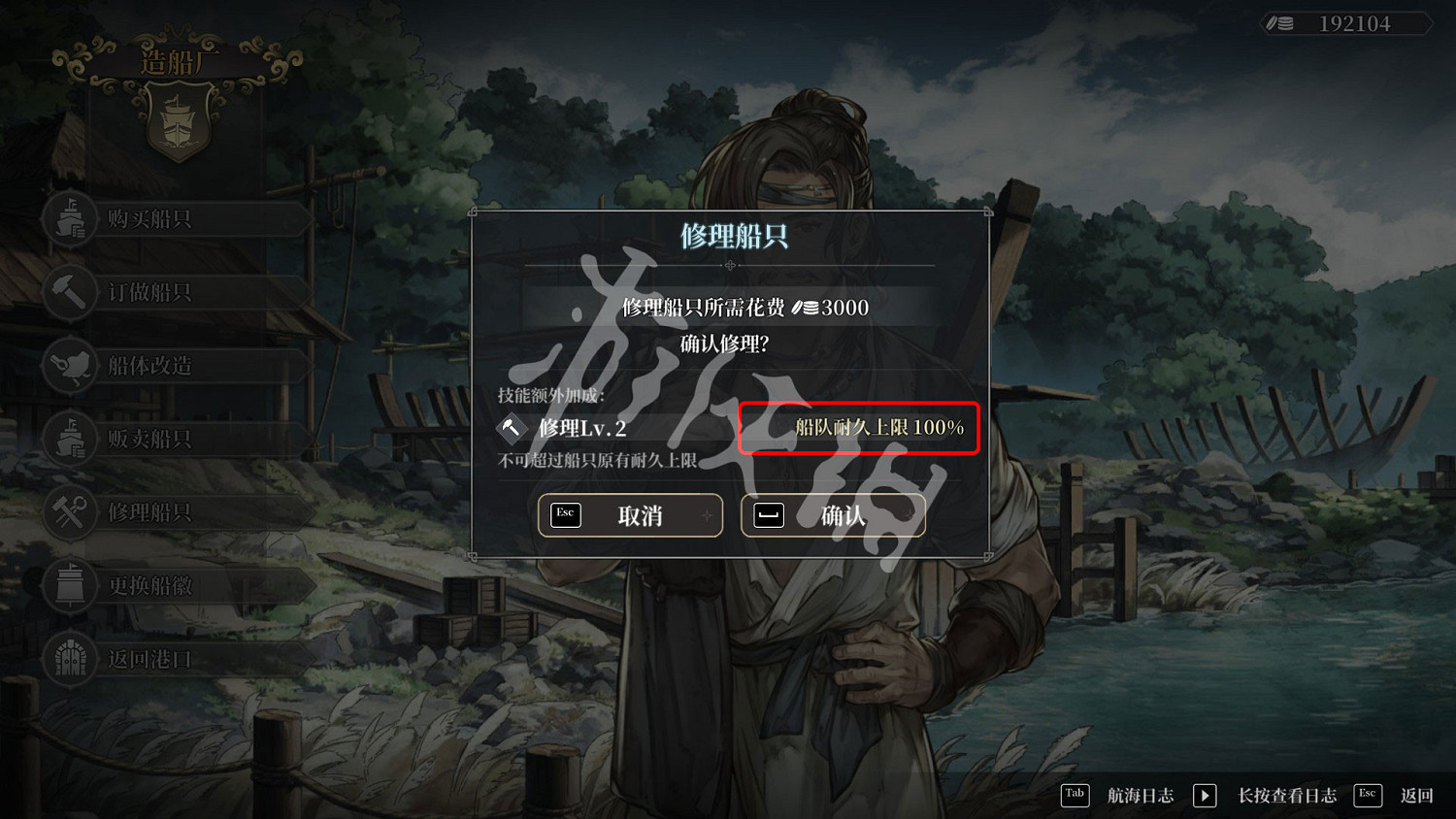Click the hammer icon beside 修理Lv.2
This screenshot has width=1456, height=819.
512,427
